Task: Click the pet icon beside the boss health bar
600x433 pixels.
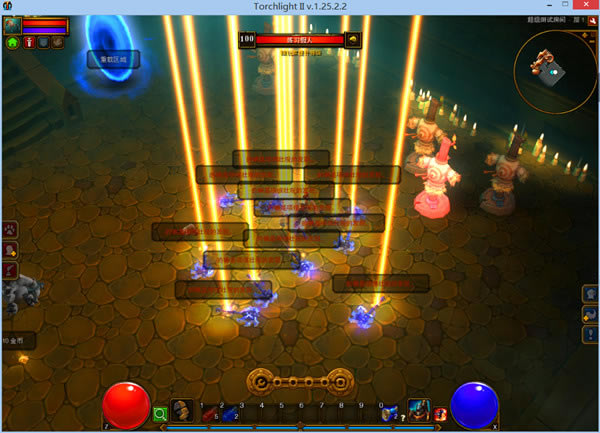Action: point(353,40)
